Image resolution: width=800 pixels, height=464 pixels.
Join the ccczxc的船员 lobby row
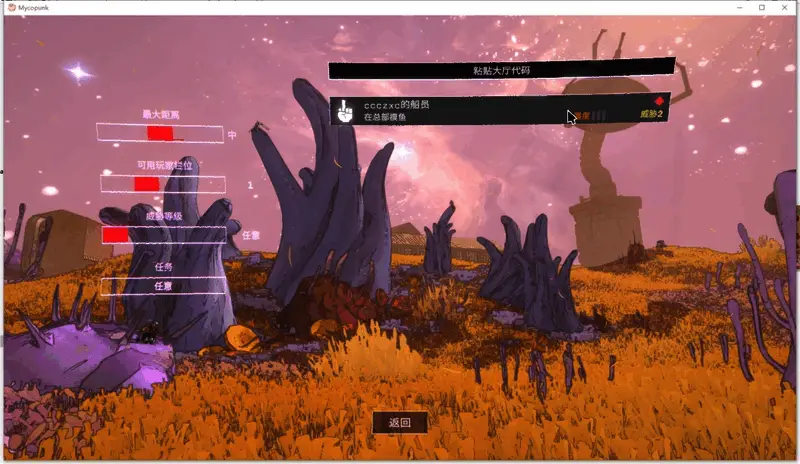coord(500,110)
